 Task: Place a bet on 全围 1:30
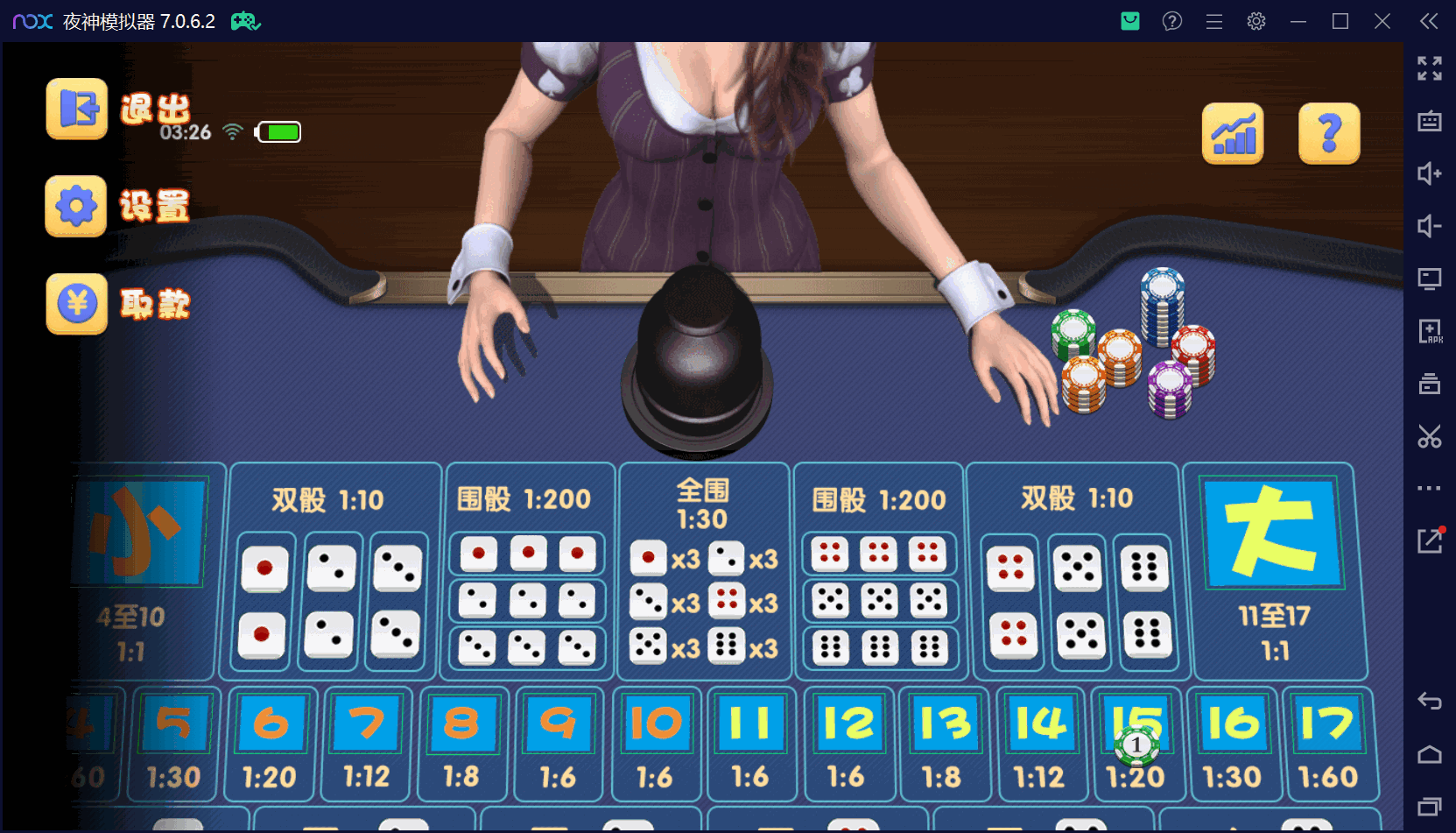pos(703,569)
